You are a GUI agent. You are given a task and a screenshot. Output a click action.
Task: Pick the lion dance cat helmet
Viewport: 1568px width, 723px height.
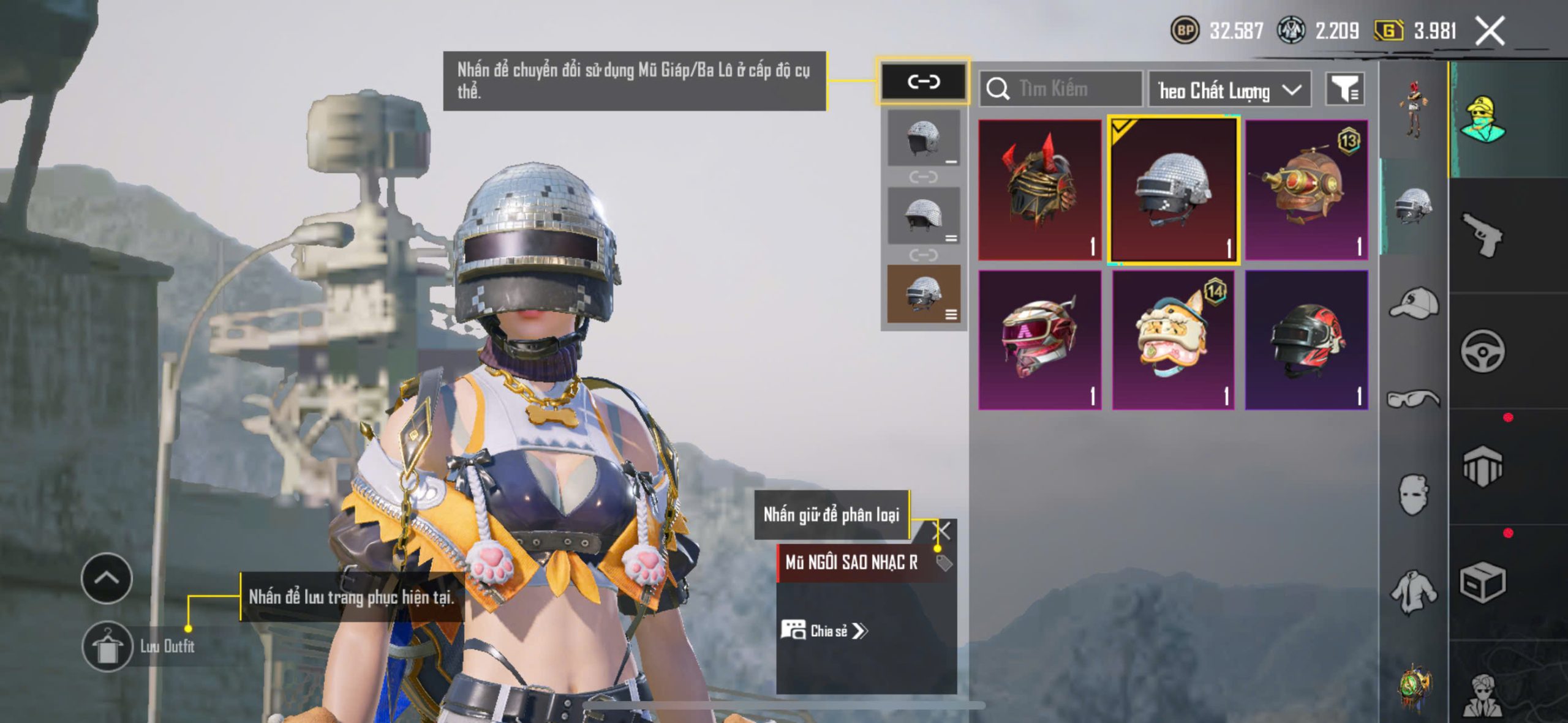tap(1173, 340)
